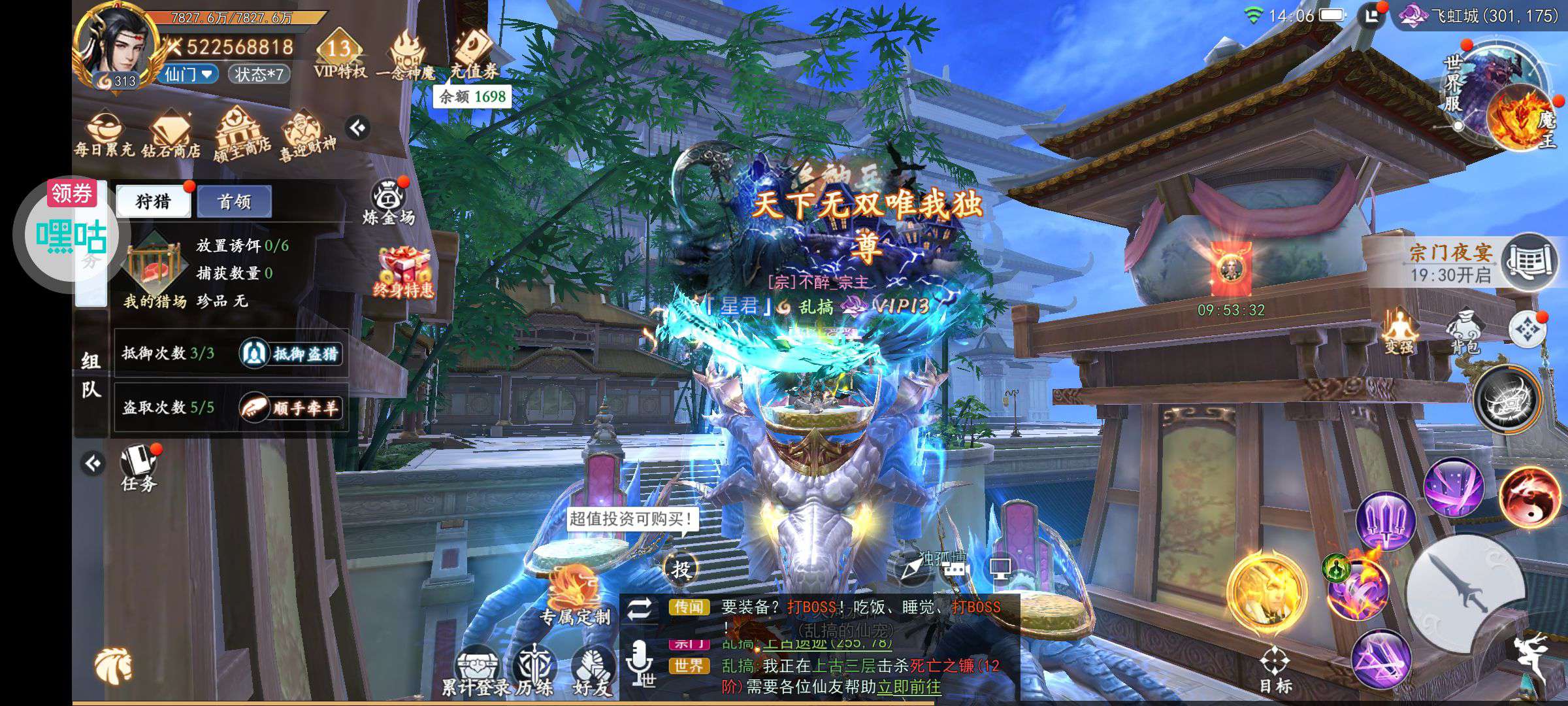This screenshot has width=1568, height=706.
Task: Tap the 抵御盗猎 defend button
Action: click(x=291, y=354)
